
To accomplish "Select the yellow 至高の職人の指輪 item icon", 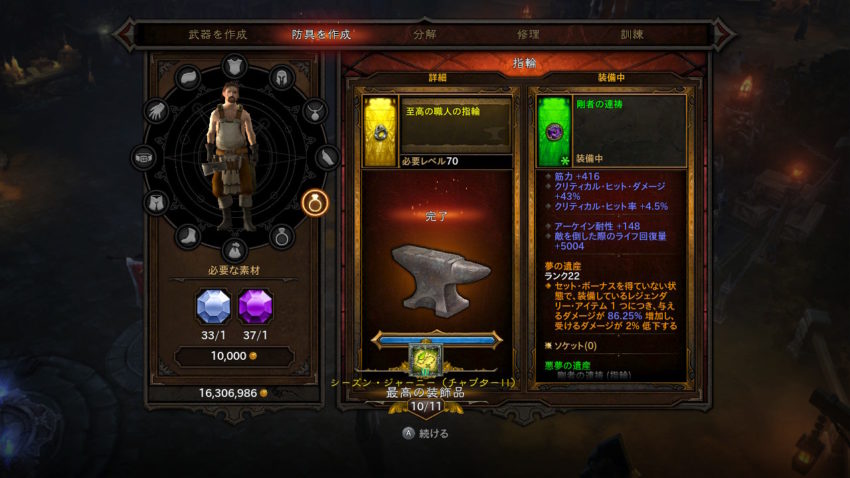I will [381, 130].
